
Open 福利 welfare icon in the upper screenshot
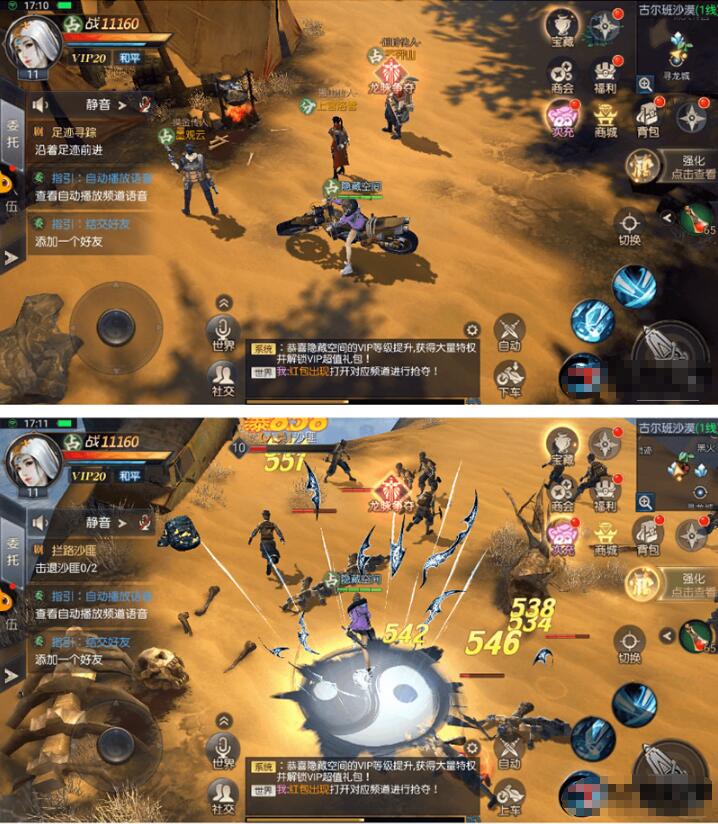tap(605, 74)
